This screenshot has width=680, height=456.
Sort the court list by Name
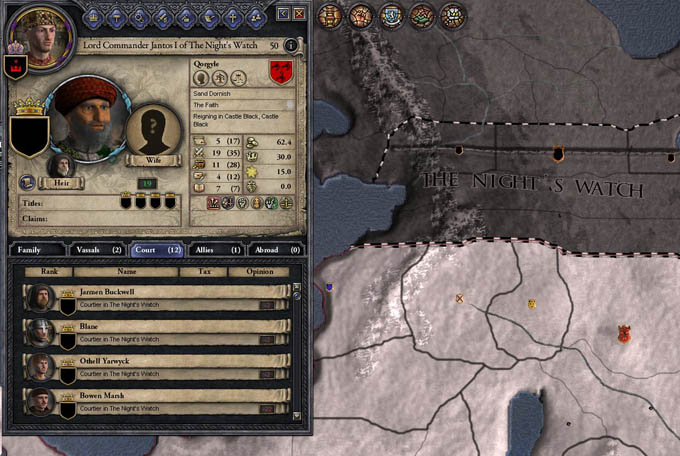126,271
